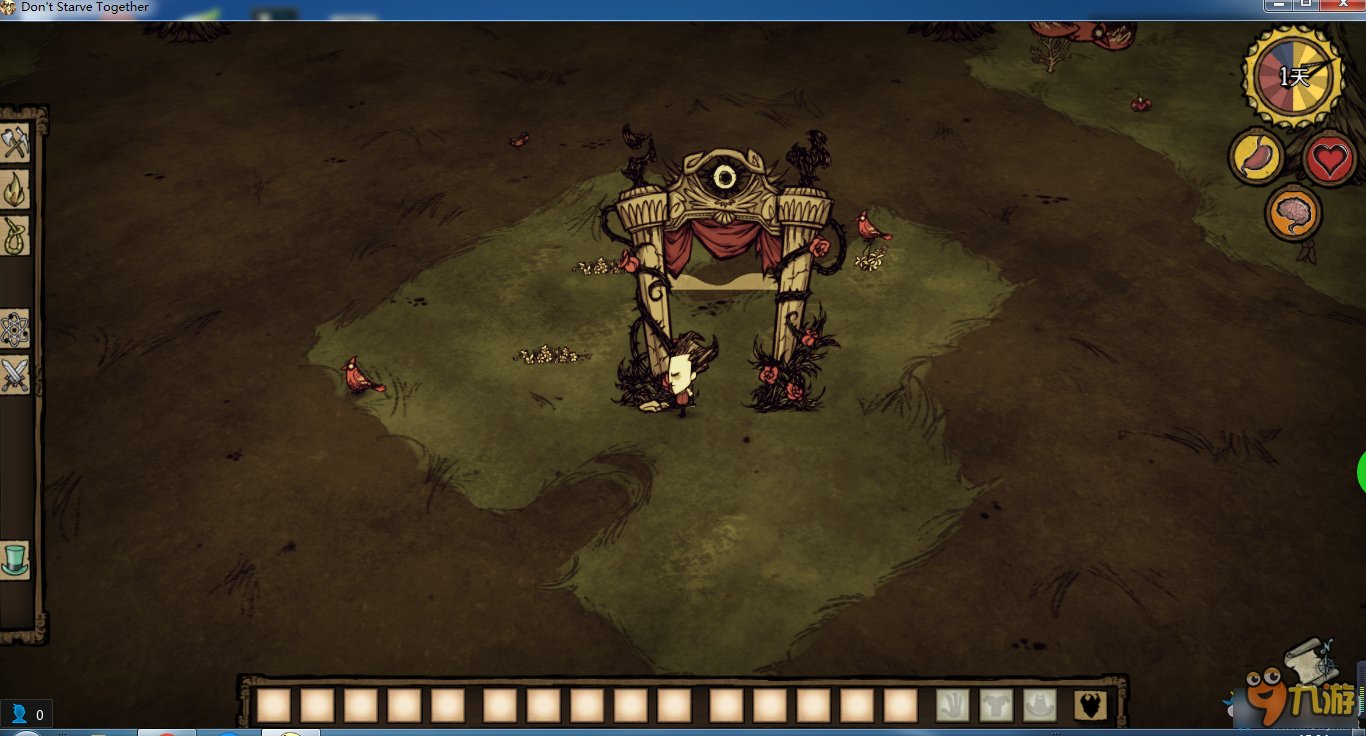Switch to the Survival tab with rope icon

15,236
